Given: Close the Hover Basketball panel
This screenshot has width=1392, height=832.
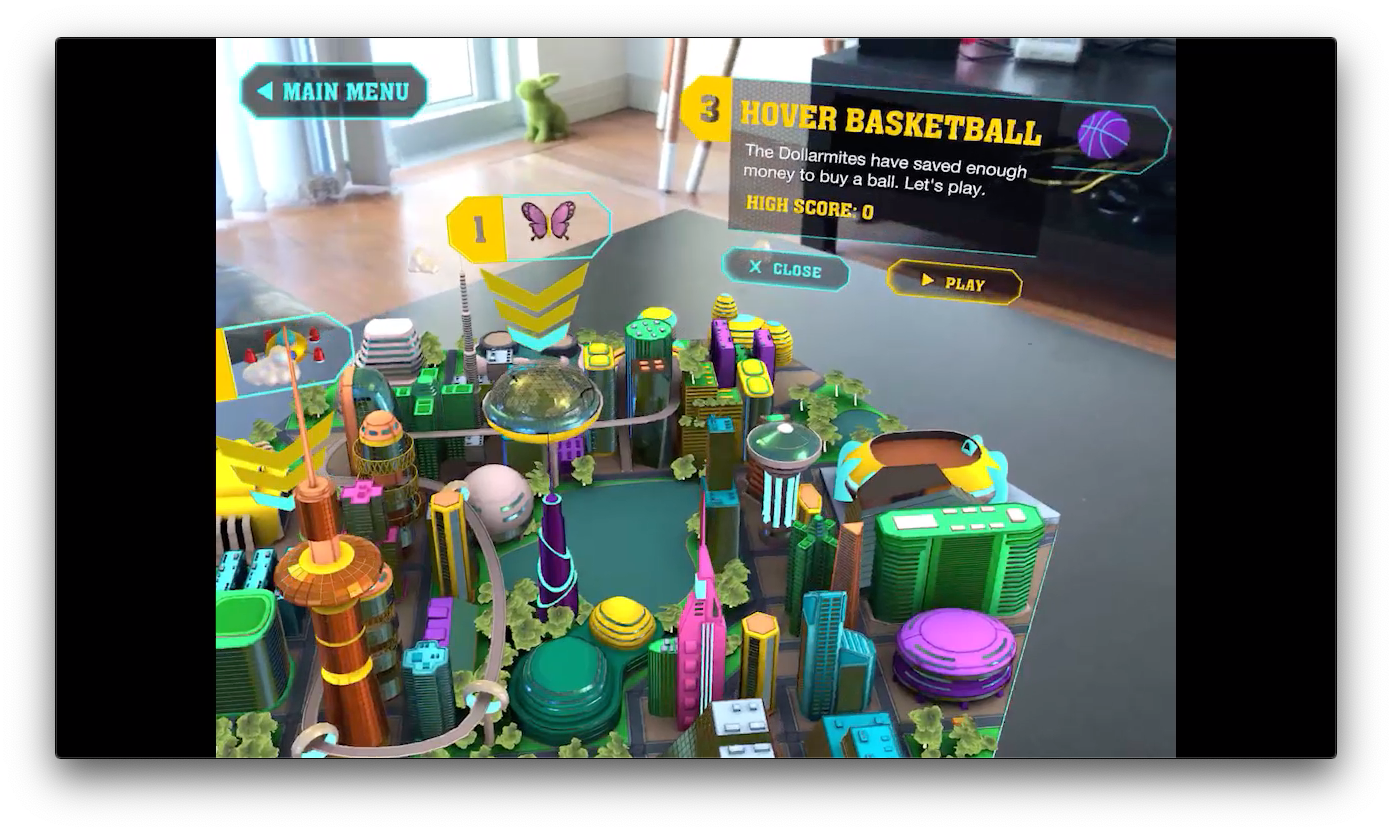Looking at the screenshot, I should point(786,269).
